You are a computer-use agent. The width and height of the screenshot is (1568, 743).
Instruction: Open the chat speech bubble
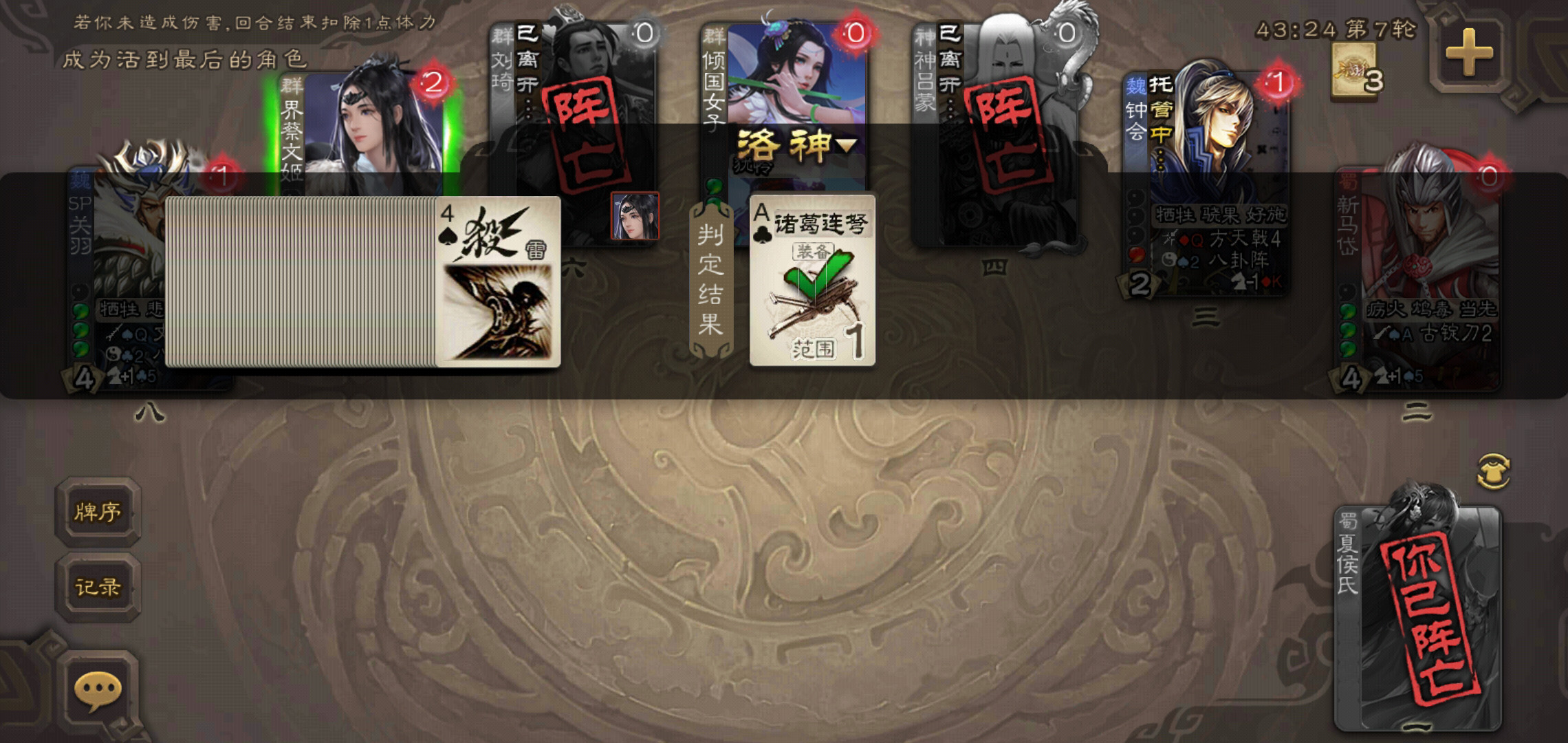click(x=98, y=690)
